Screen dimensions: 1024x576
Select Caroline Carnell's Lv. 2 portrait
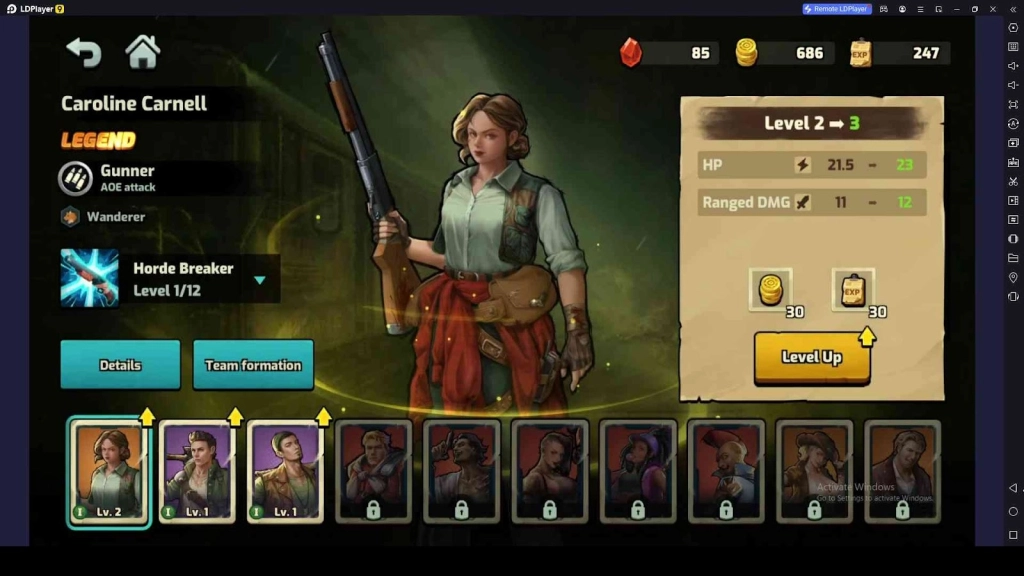coord(109,472)
